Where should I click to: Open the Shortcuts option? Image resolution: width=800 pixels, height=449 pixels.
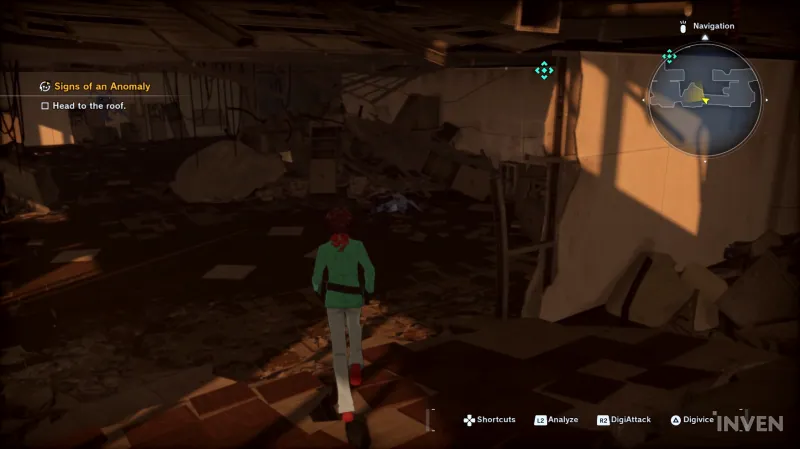[x=490, y=420]
